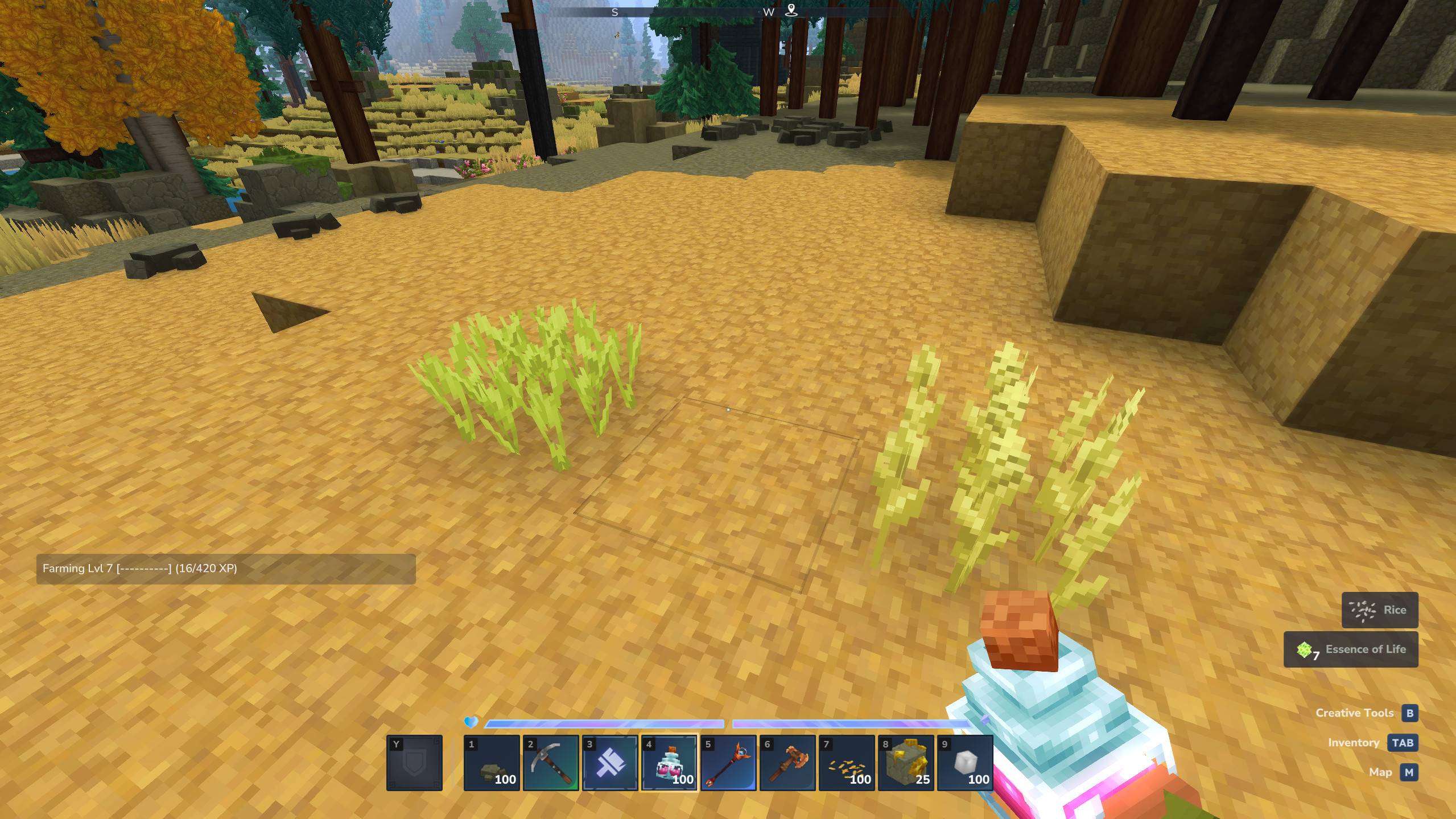The height and width of the screenshot is (819, 1456).
Task: Select the rubble stack in hotbar slot 1
Action: pos(492,763)
